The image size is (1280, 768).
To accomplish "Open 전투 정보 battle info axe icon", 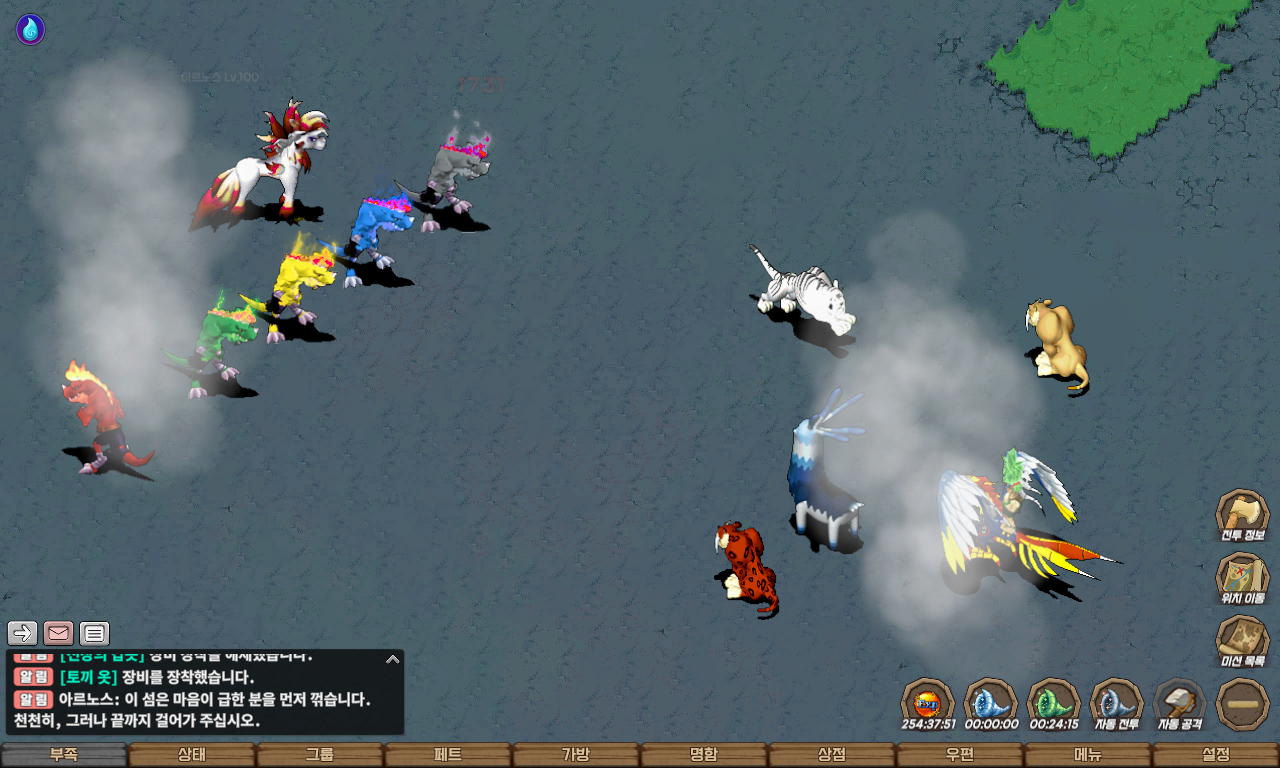I will pos(1242,515).
